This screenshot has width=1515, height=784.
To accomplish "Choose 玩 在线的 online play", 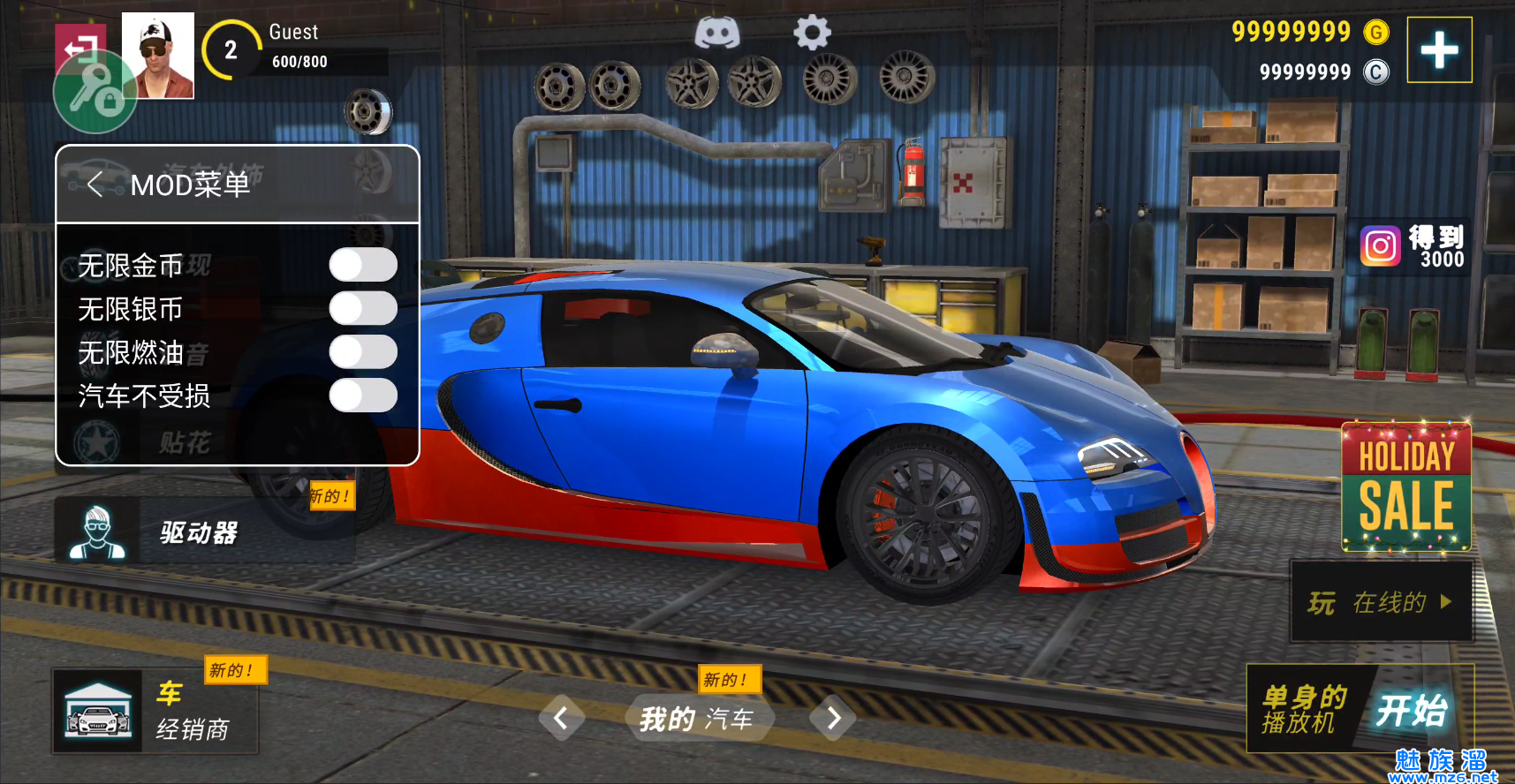I will (x=1381, y=602).
